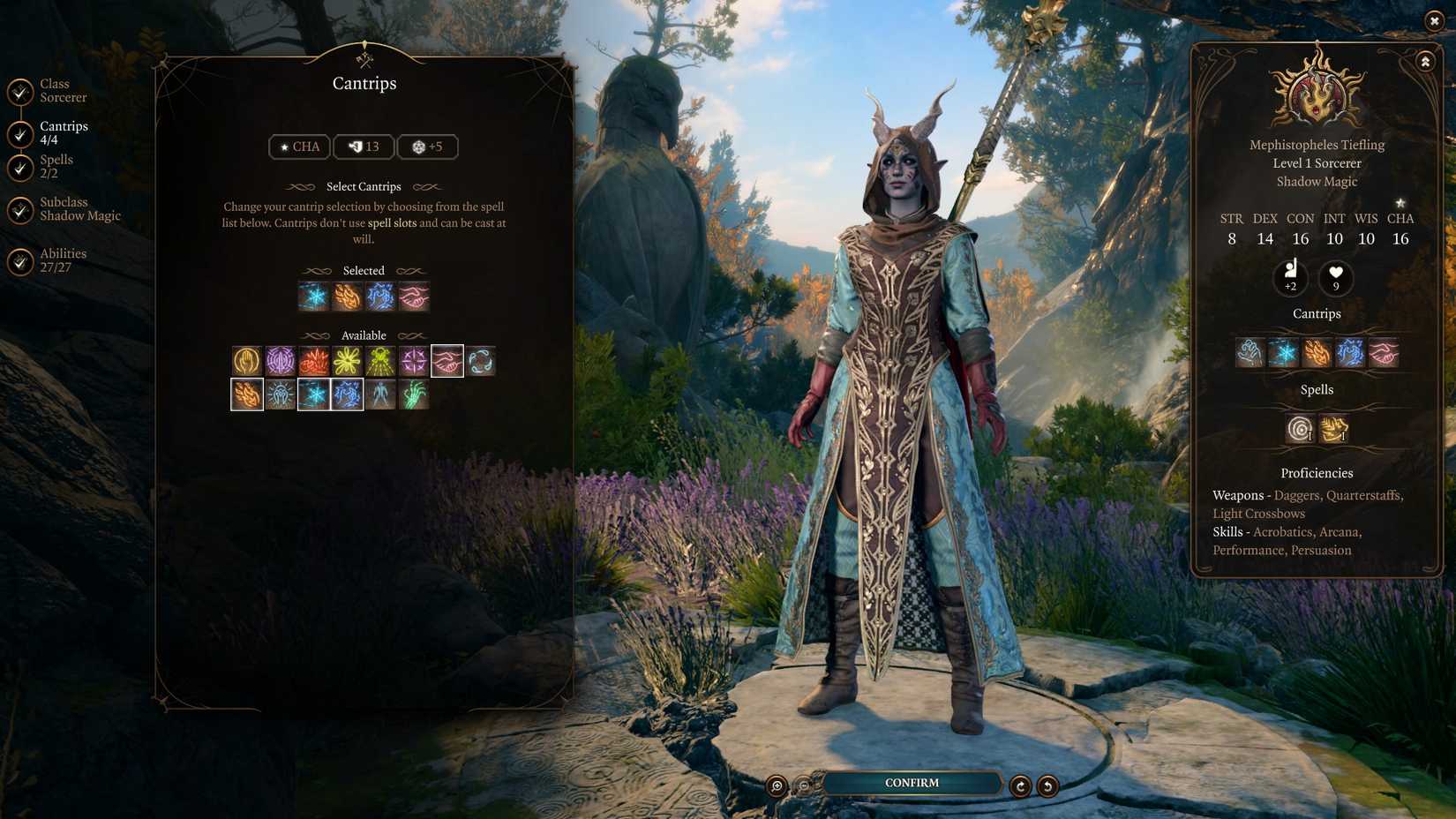Click the Fire Bolt icon in the summary Cantrips row

[x=1317, y=354]
